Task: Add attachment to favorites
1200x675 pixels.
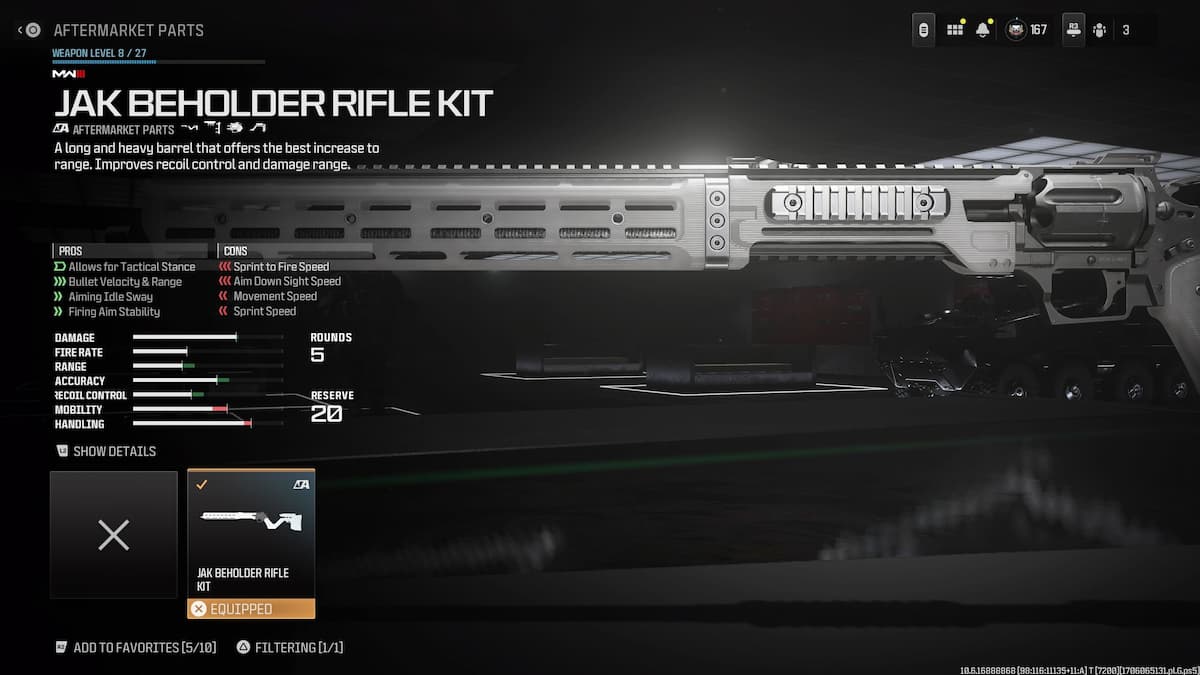Action: (x=134, y=647)
